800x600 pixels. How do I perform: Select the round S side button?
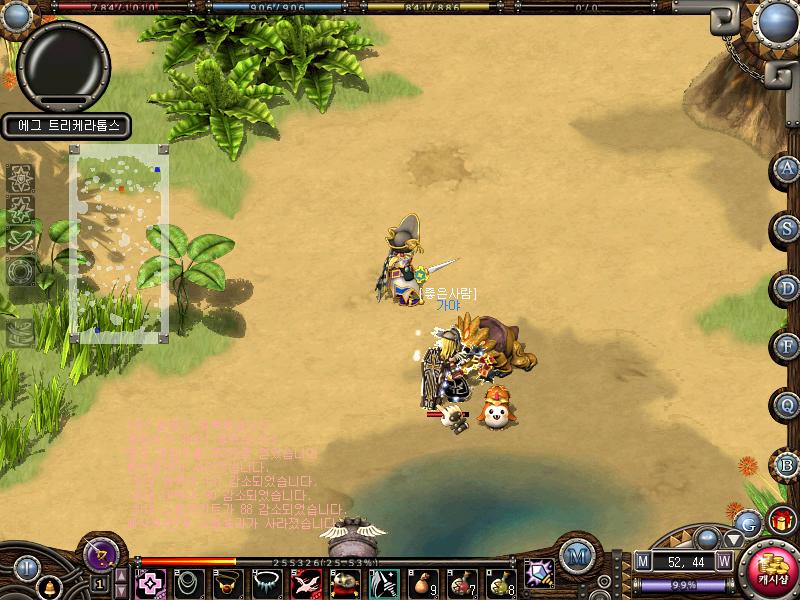coord(787,228)
